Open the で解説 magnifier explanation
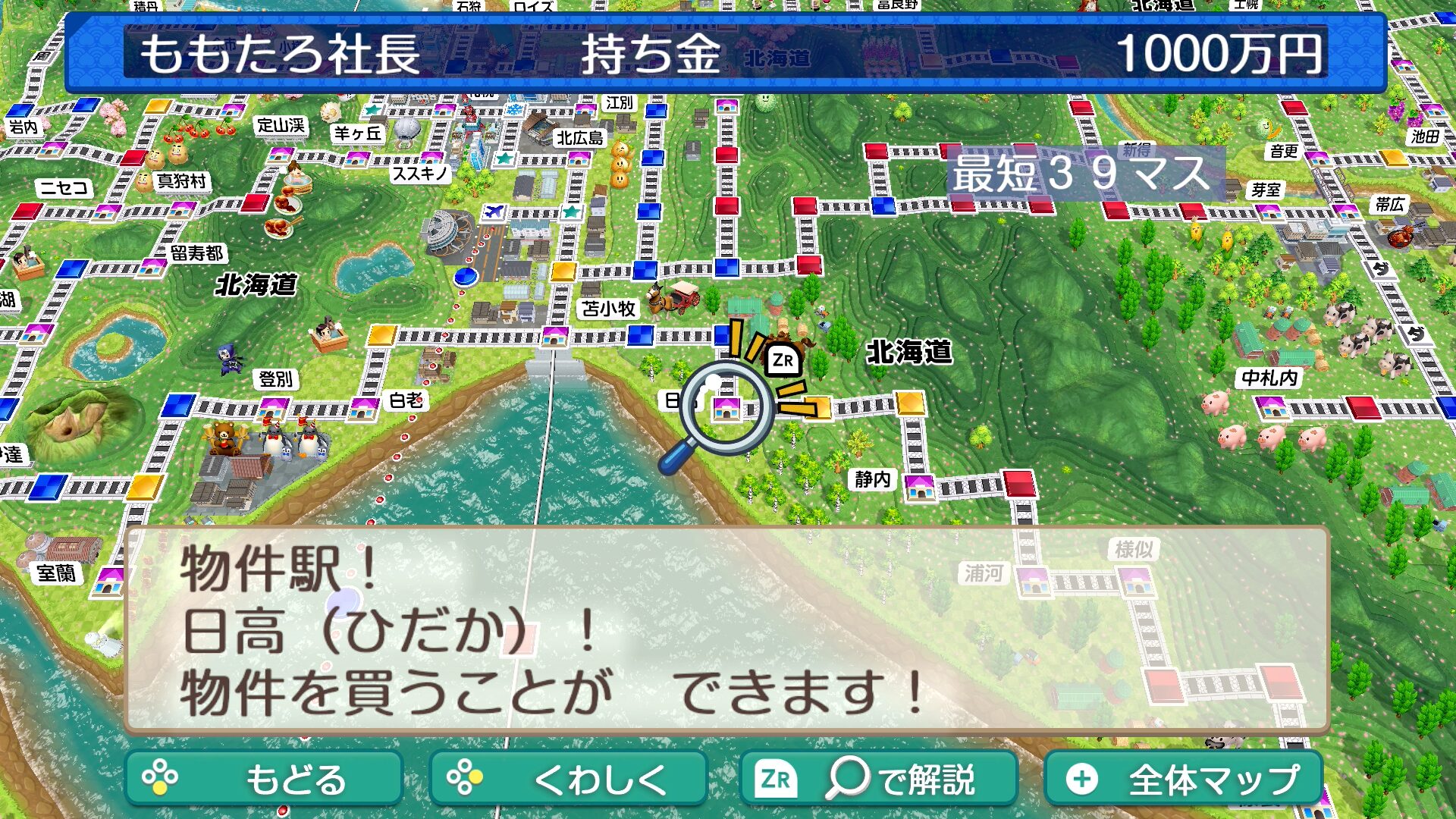 878,778
